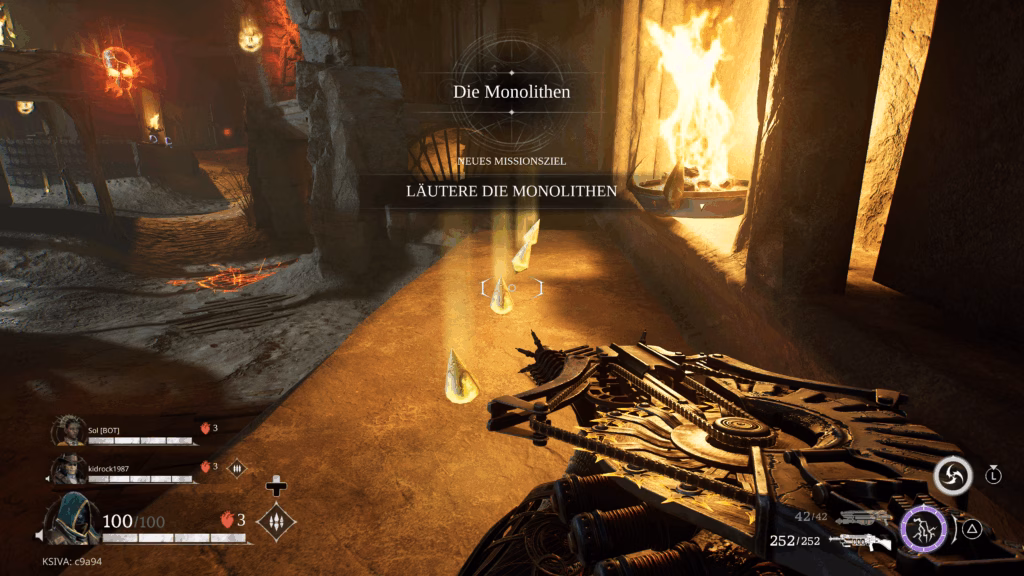Screen dimensions: 1024x576
Task: Switch to the secondary weapon icon
Action: click(865, 518)
